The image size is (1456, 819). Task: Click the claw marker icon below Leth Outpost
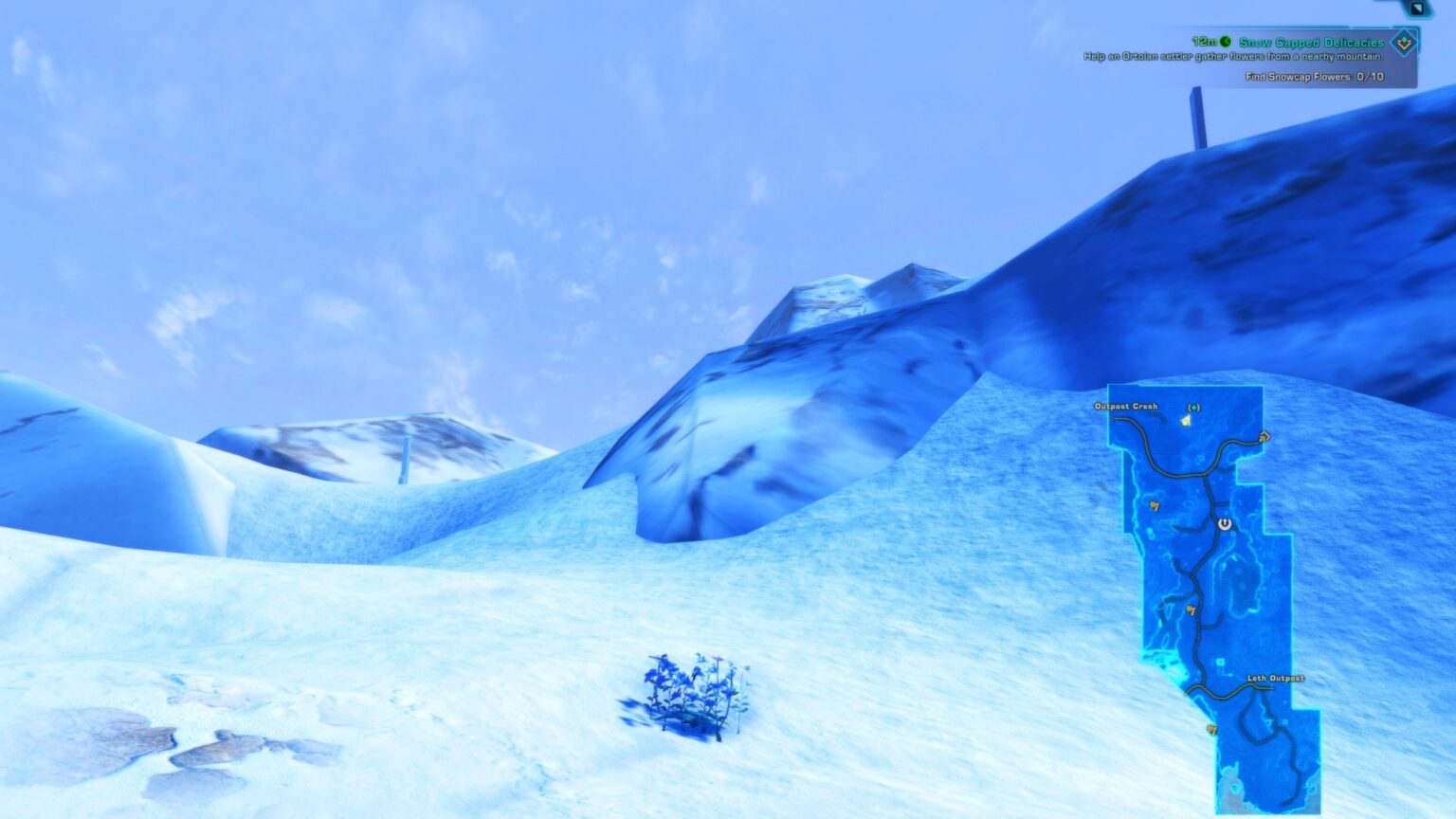[x=1210, y=729]
